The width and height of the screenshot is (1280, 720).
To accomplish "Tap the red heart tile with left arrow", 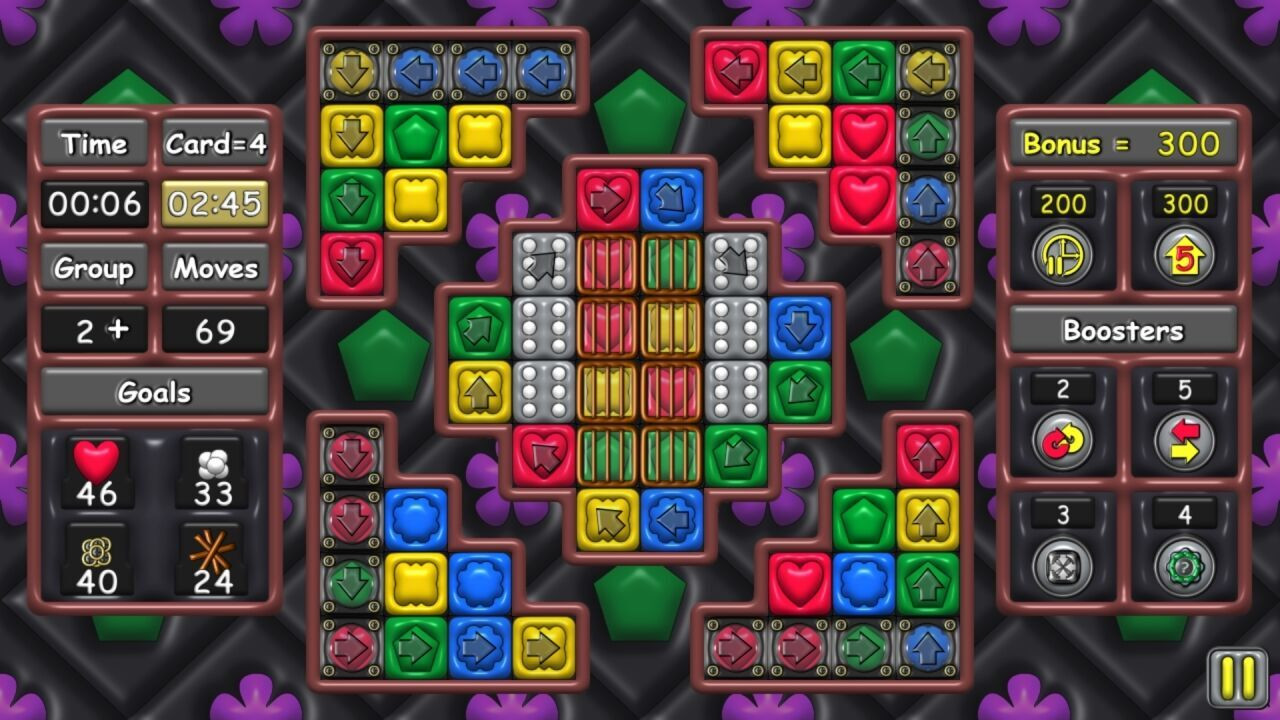I will click(x=736, y=72).
